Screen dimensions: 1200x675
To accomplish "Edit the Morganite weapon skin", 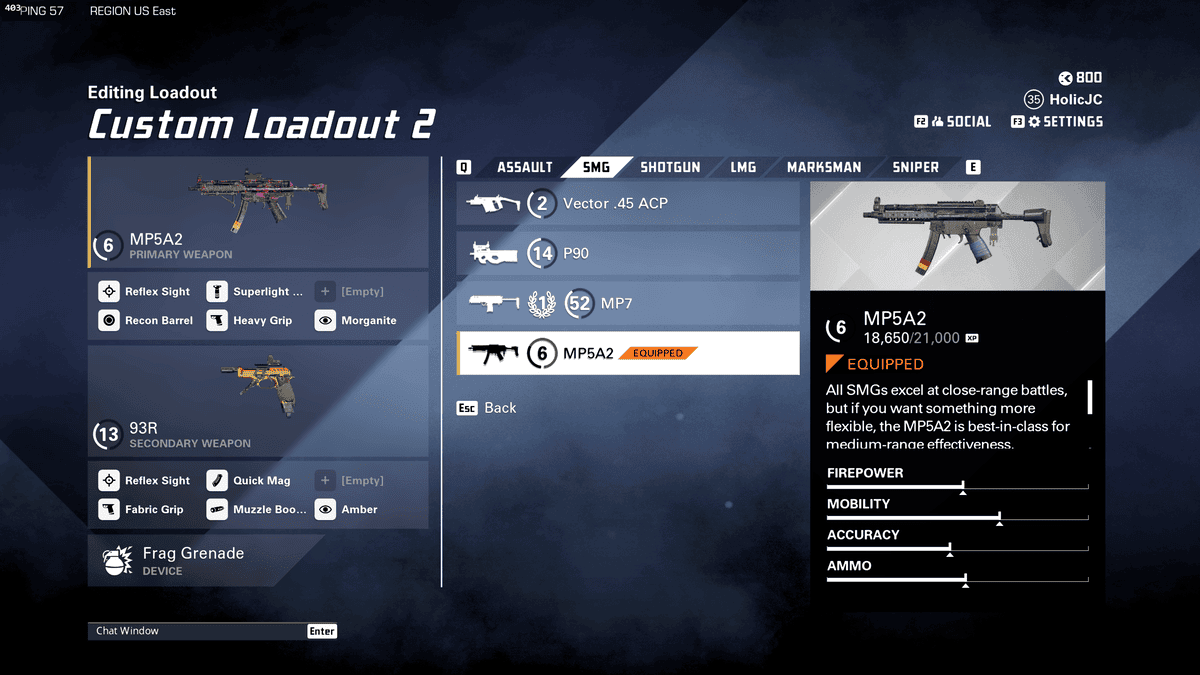I will click(x=357, y=321).
